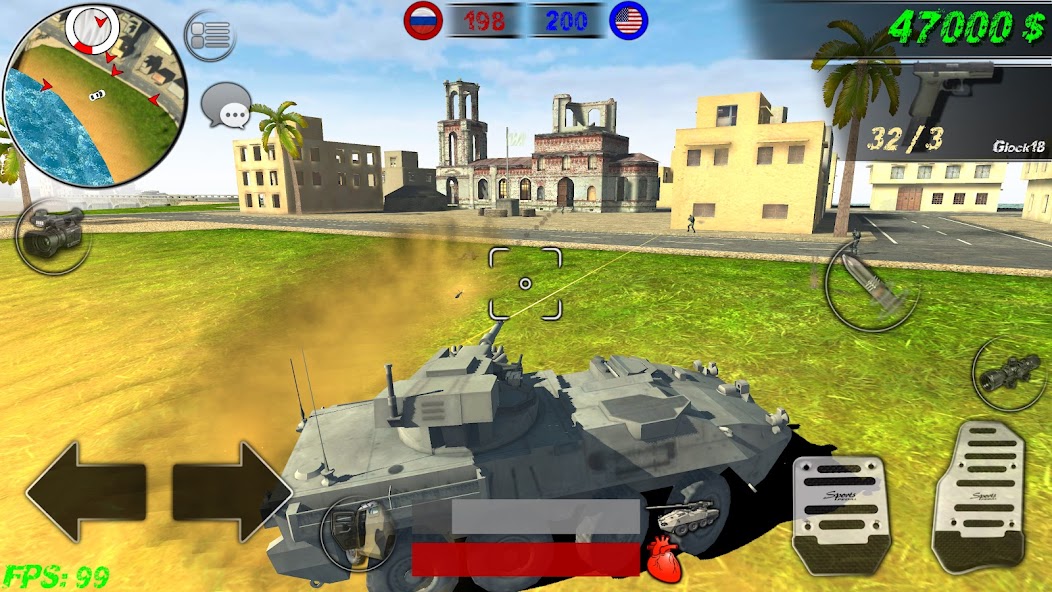The height and width of the screenshot is (592, 1052).
Task: Toggle the rifle scope aim button
Action: 1010,373
